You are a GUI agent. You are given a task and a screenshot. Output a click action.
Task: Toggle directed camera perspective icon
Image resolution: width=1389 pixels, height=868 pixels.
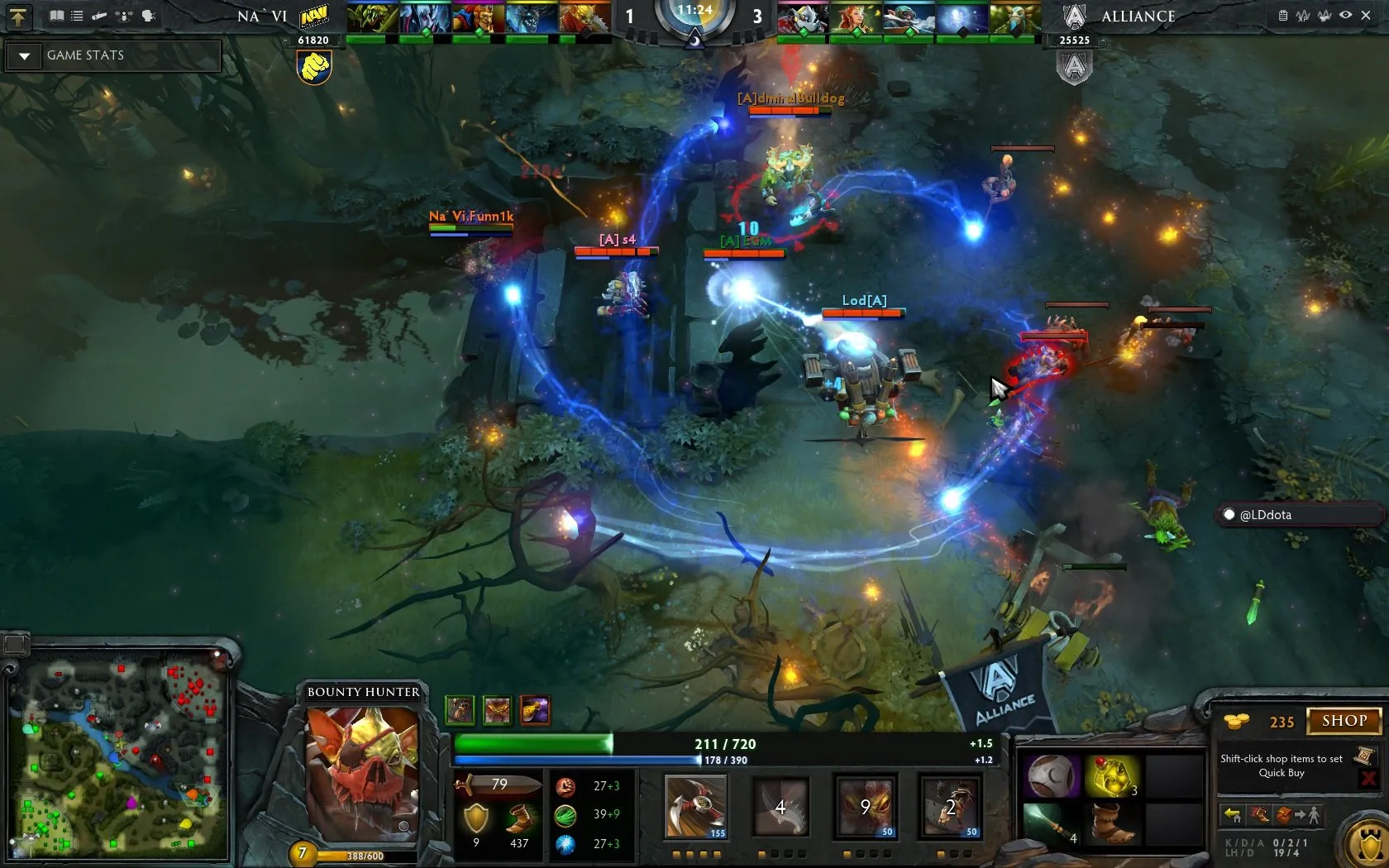124,15
